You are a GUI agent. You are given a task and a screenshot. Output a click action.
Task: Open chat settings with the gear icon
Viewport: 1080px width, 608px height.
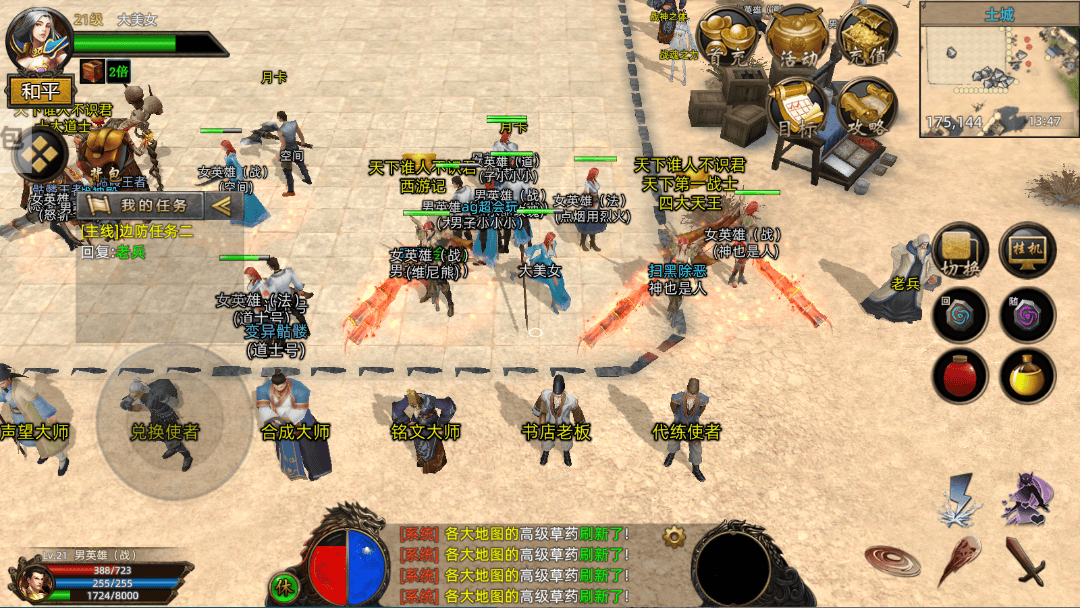[x=674, y=537]
